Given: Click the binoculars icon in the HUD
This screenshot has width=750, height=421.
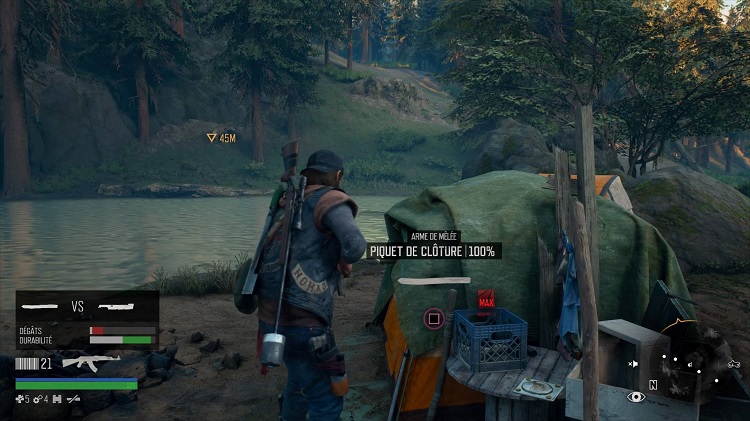Looking at the screenshot, I should coord(57,399).
